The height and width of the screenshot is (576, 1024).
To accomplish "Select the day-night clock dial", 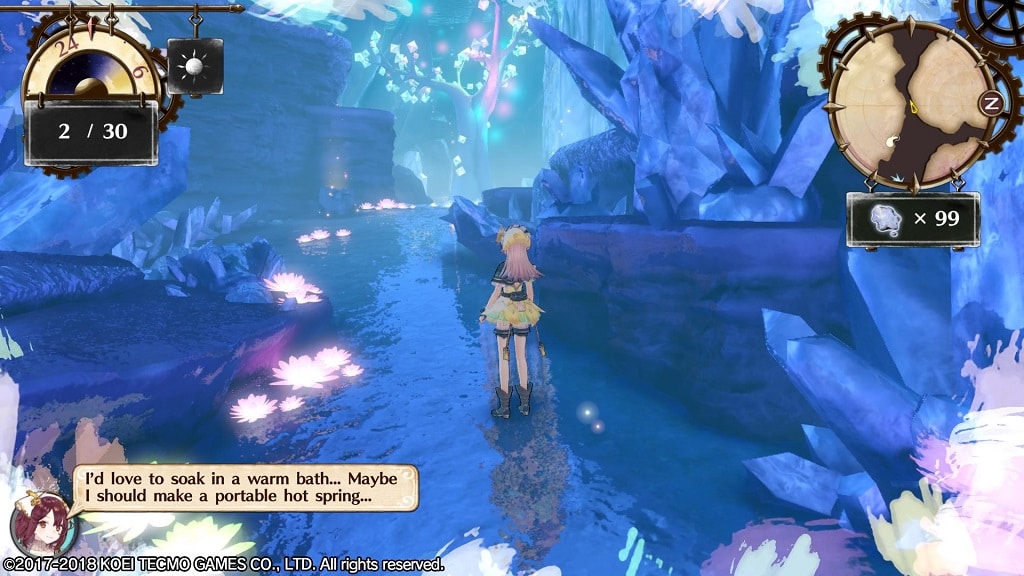I will coord(89,65).
